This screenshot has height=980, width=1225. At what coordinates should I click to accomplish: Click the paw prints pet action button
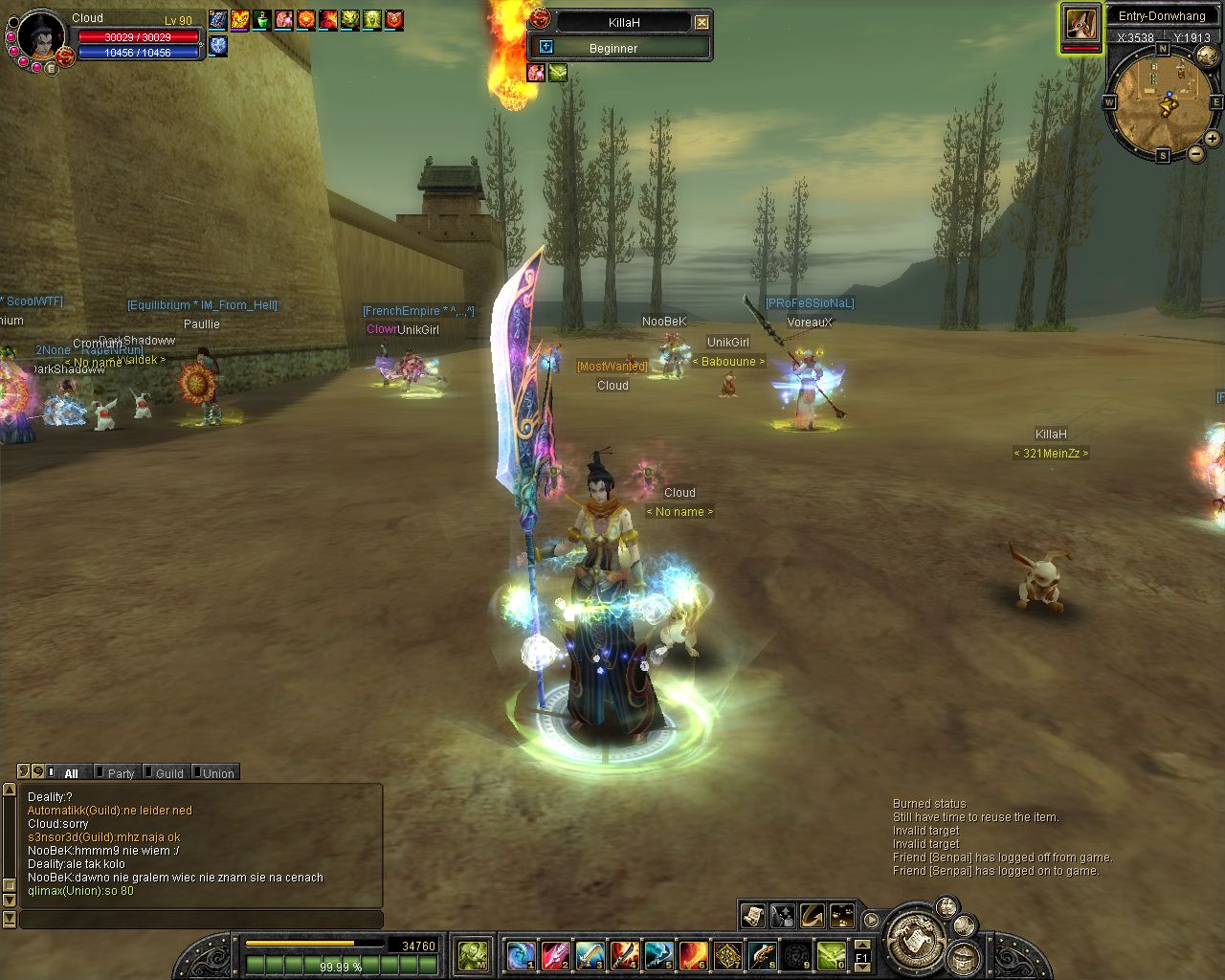click(x=842, y=916)
